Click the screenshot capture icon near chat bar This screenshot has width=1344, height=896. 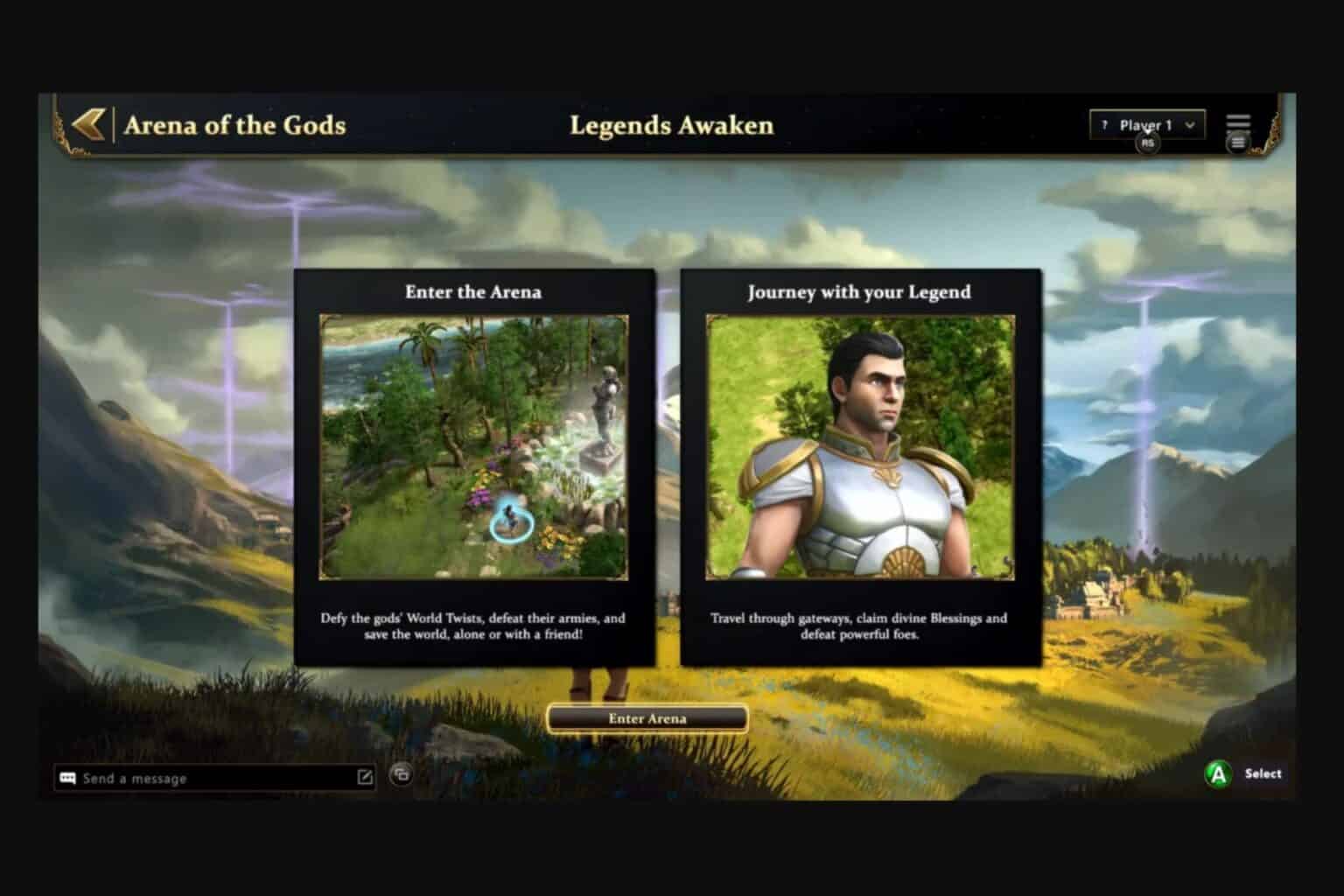tap(401, 777)
